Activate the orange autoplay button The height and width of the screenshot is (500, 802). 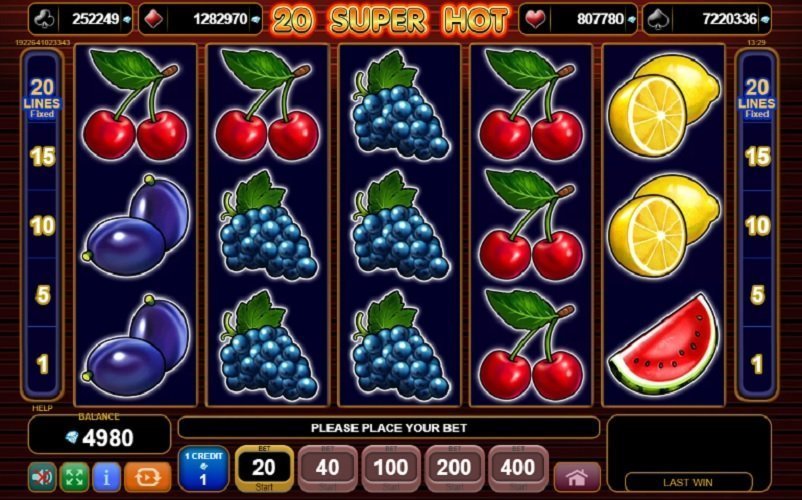tap(146, 475)
